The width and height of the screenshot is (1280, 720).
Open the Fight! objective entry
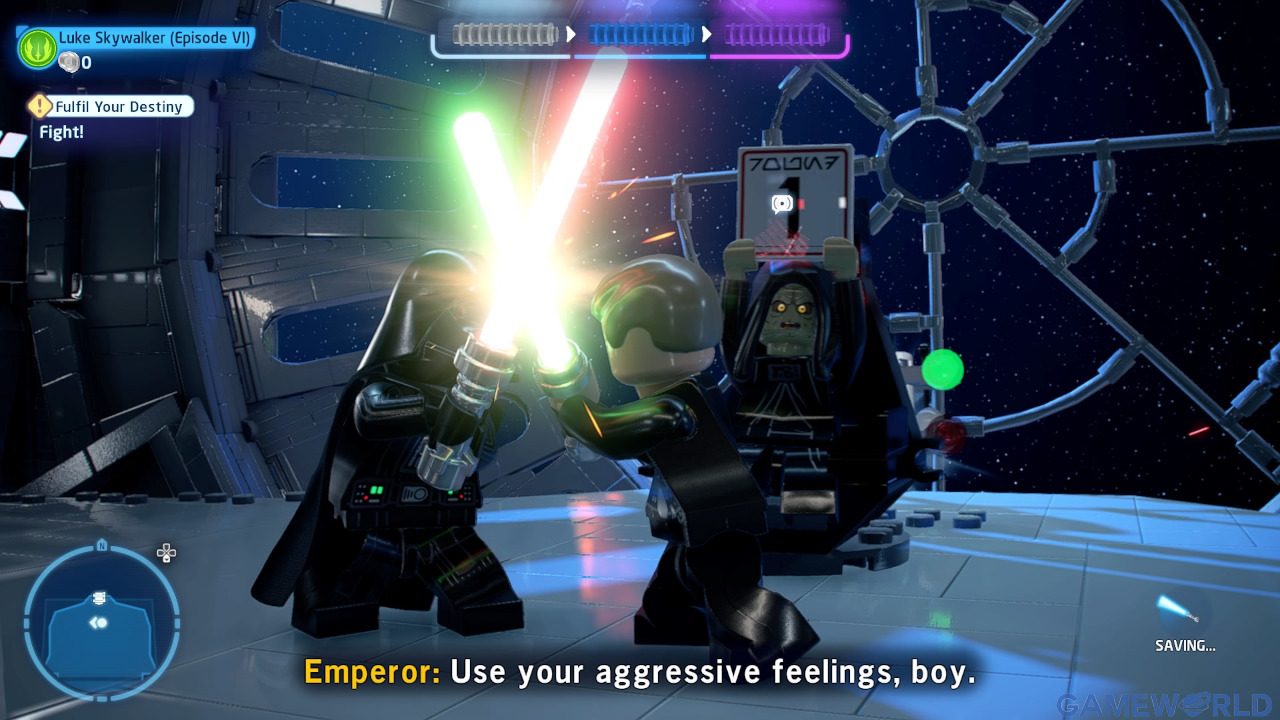61,131
